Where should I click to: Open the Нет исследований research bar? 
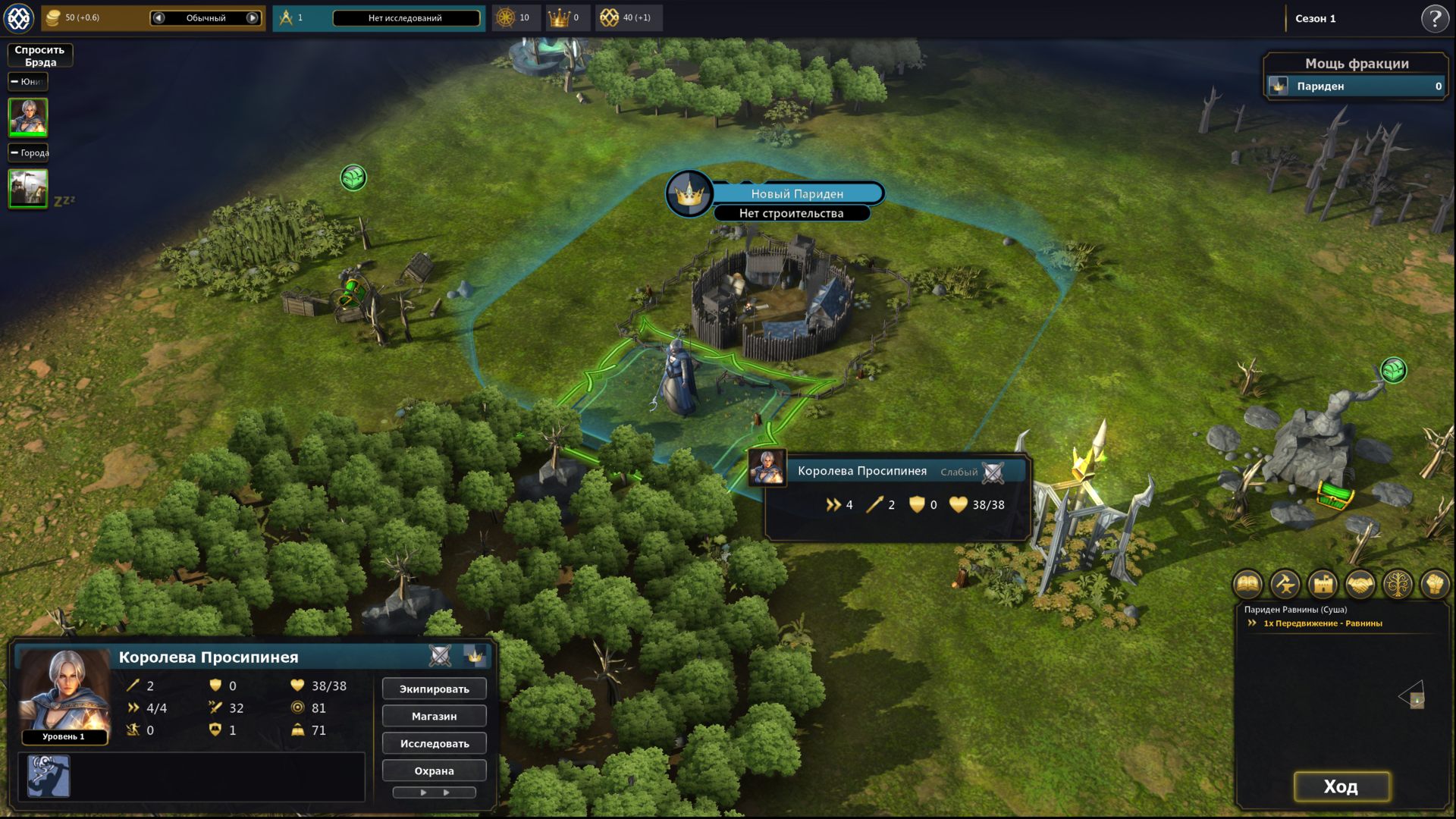pyautogui.click(x=406, y=17)
